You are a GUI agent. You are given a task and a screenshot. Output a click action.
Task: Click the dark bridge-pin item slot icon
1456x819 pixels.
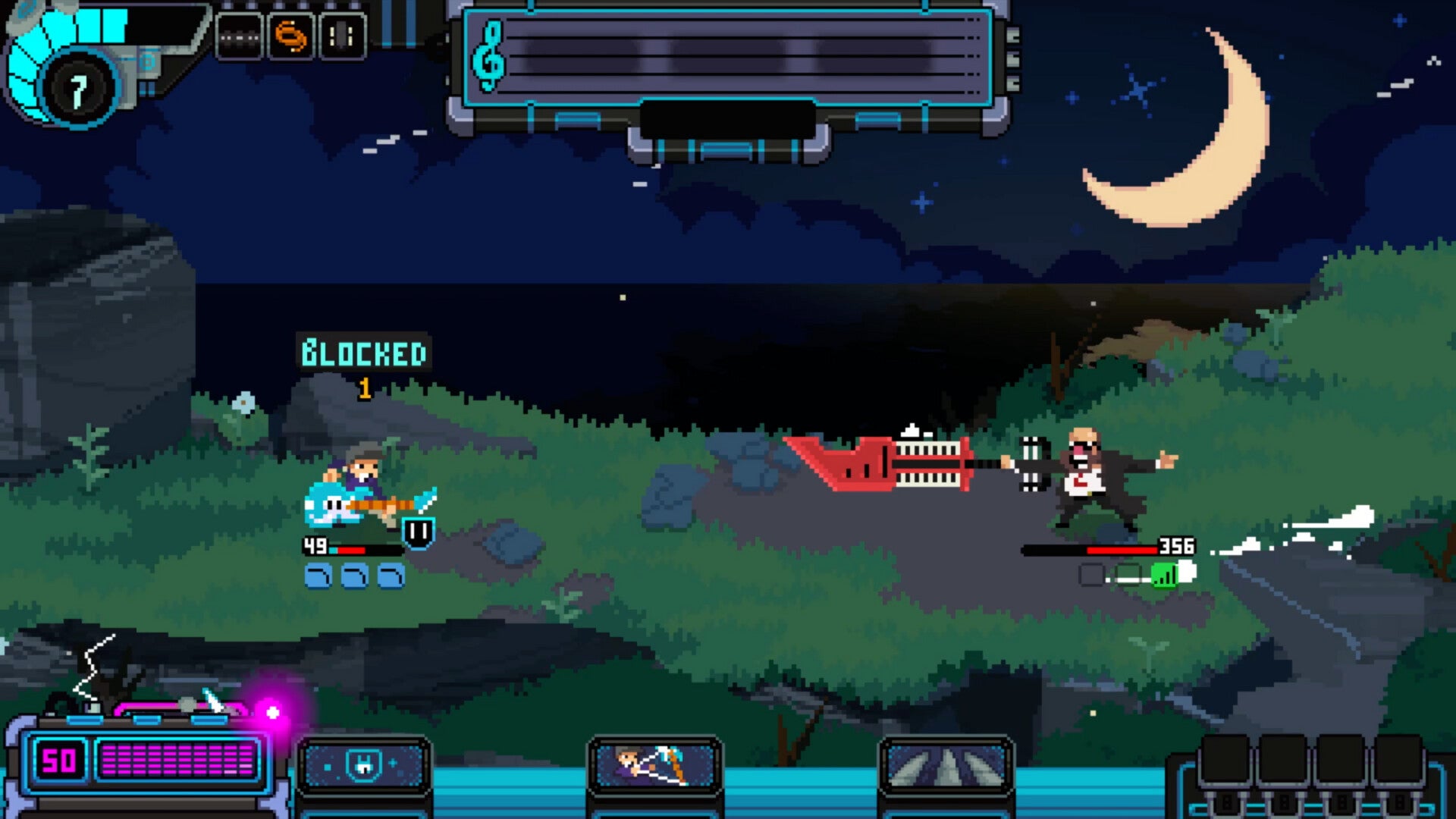(240, 34)
